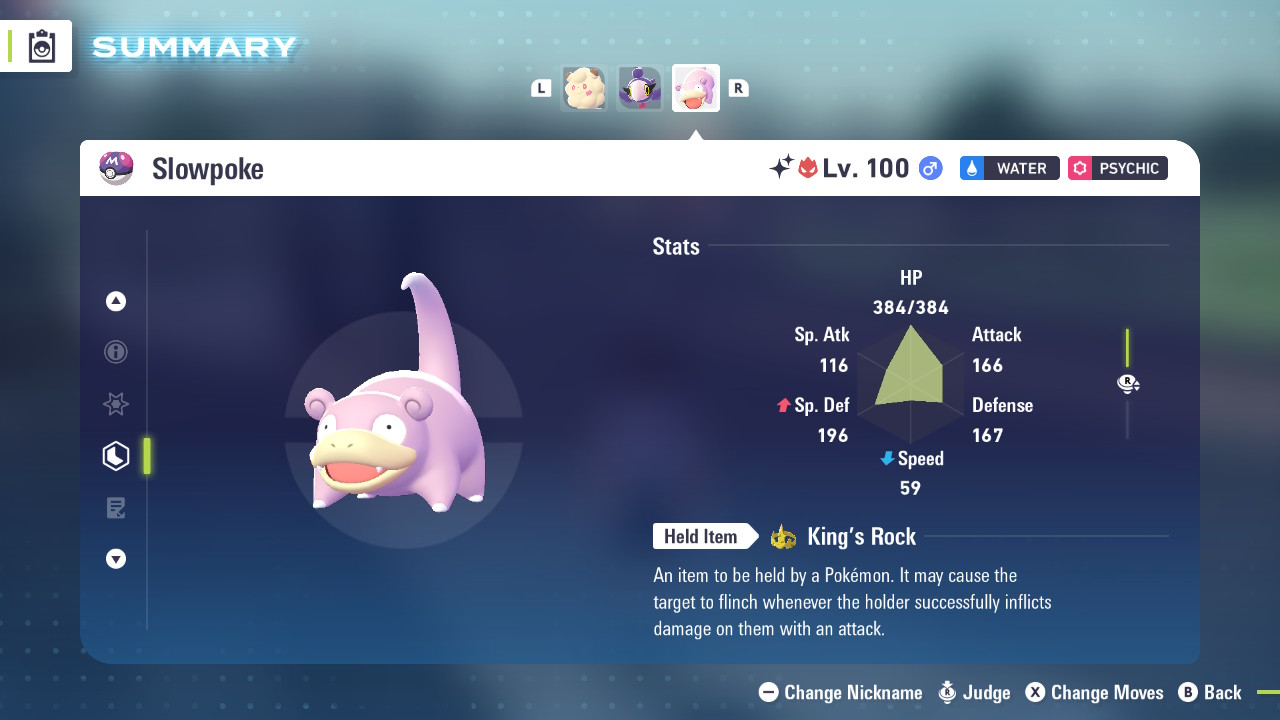The image size is (1280, 720).
Task: Click the Master Ball icon beside Slowpoke's name
Action: tap(117, 168)
